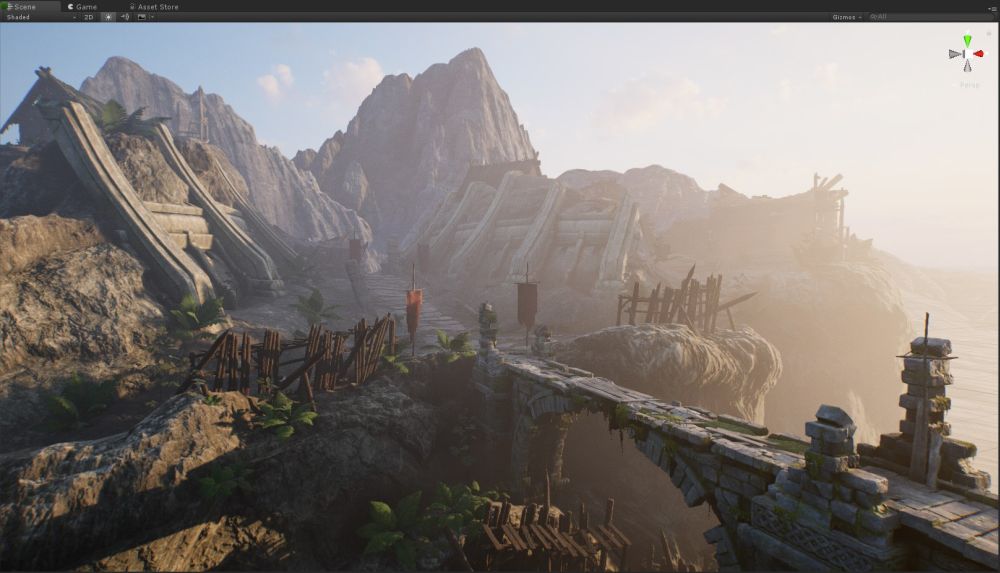
Task: Switch to the Game tab
Action: (86, 6)
